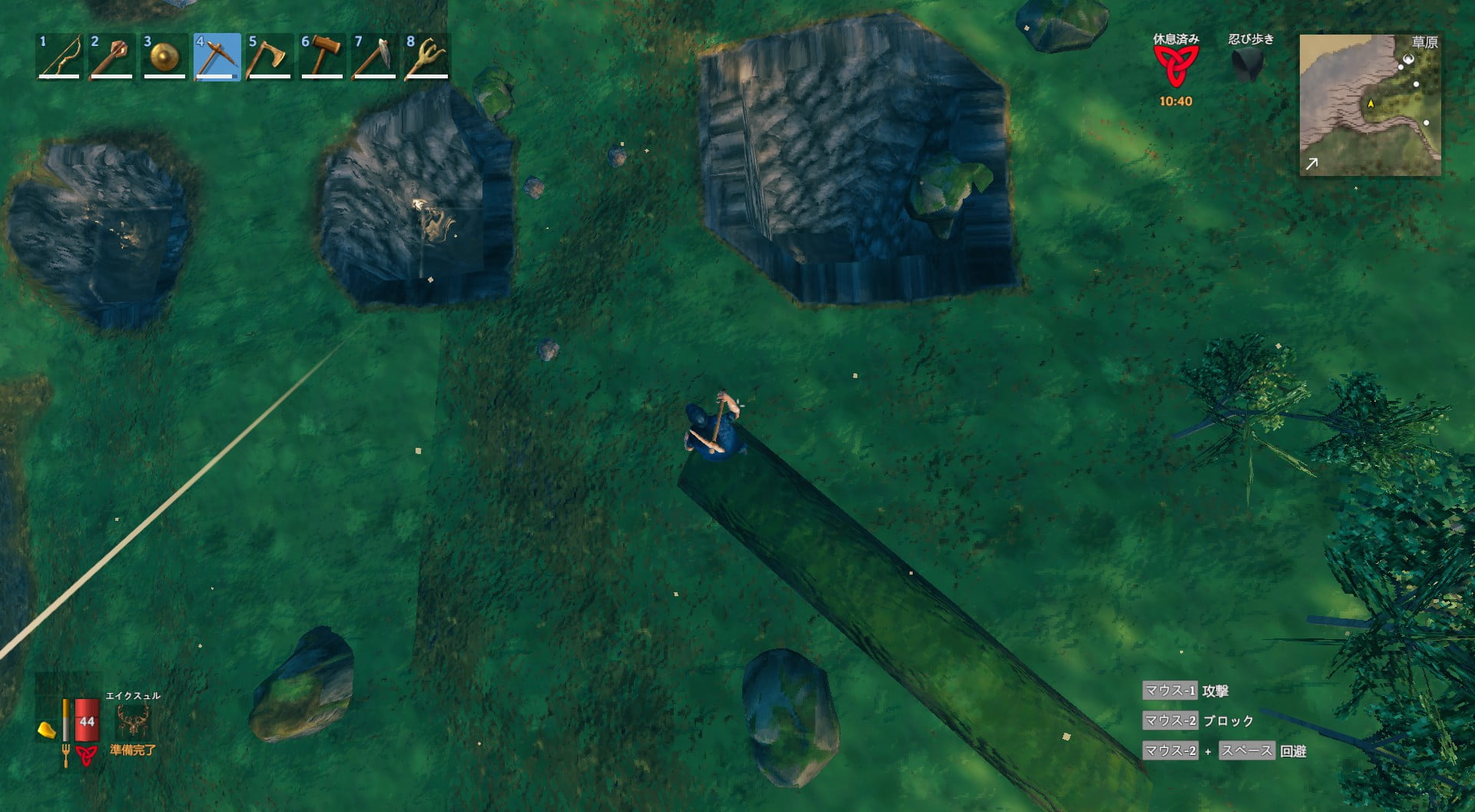The image size is (1475, 812).
Task: Click the sneaking status icon
Action: pyautogui.click(x=1250, y=65)
